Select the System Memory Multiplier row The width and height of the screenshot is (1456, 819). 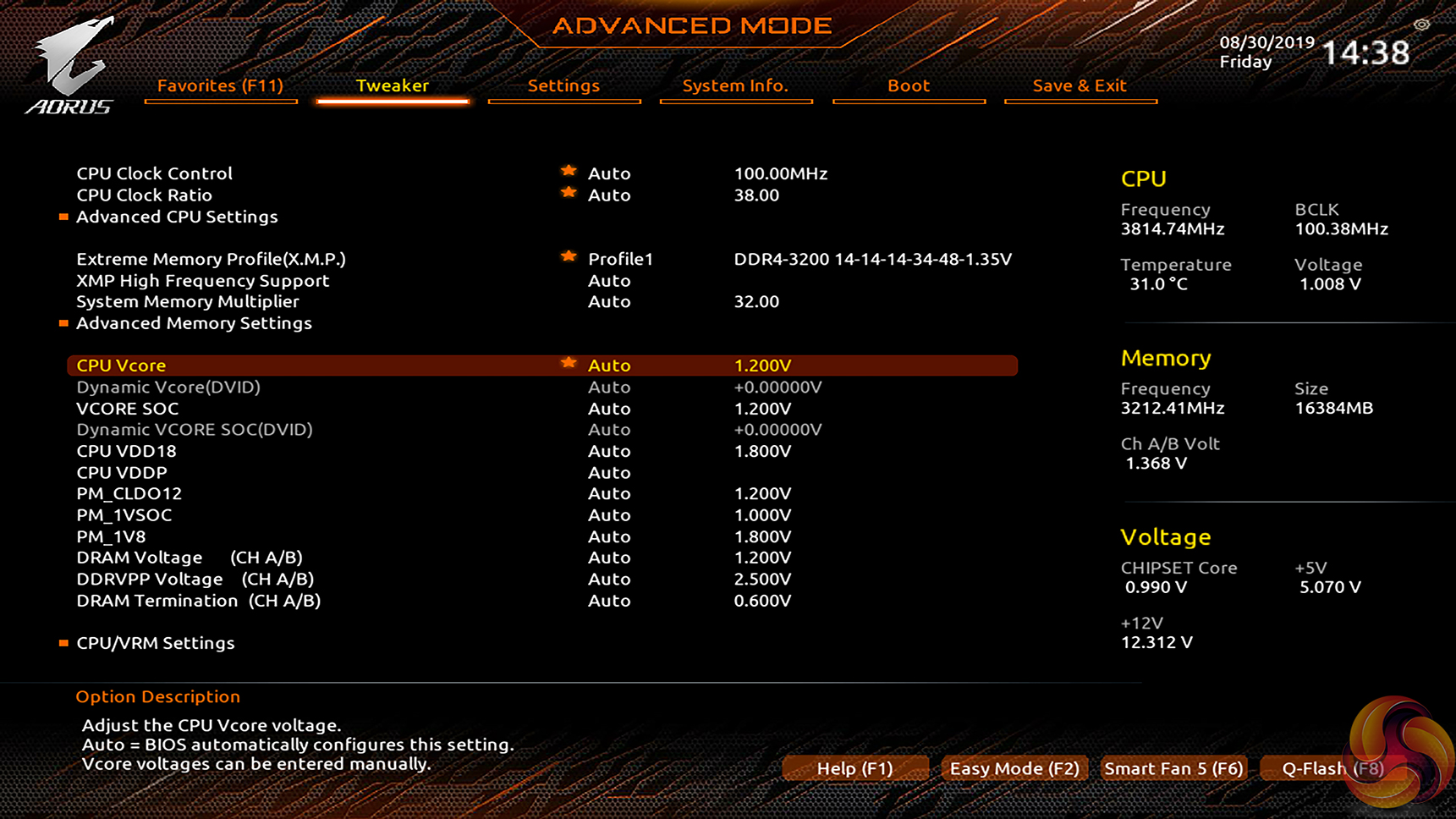[x=188, y=301]
